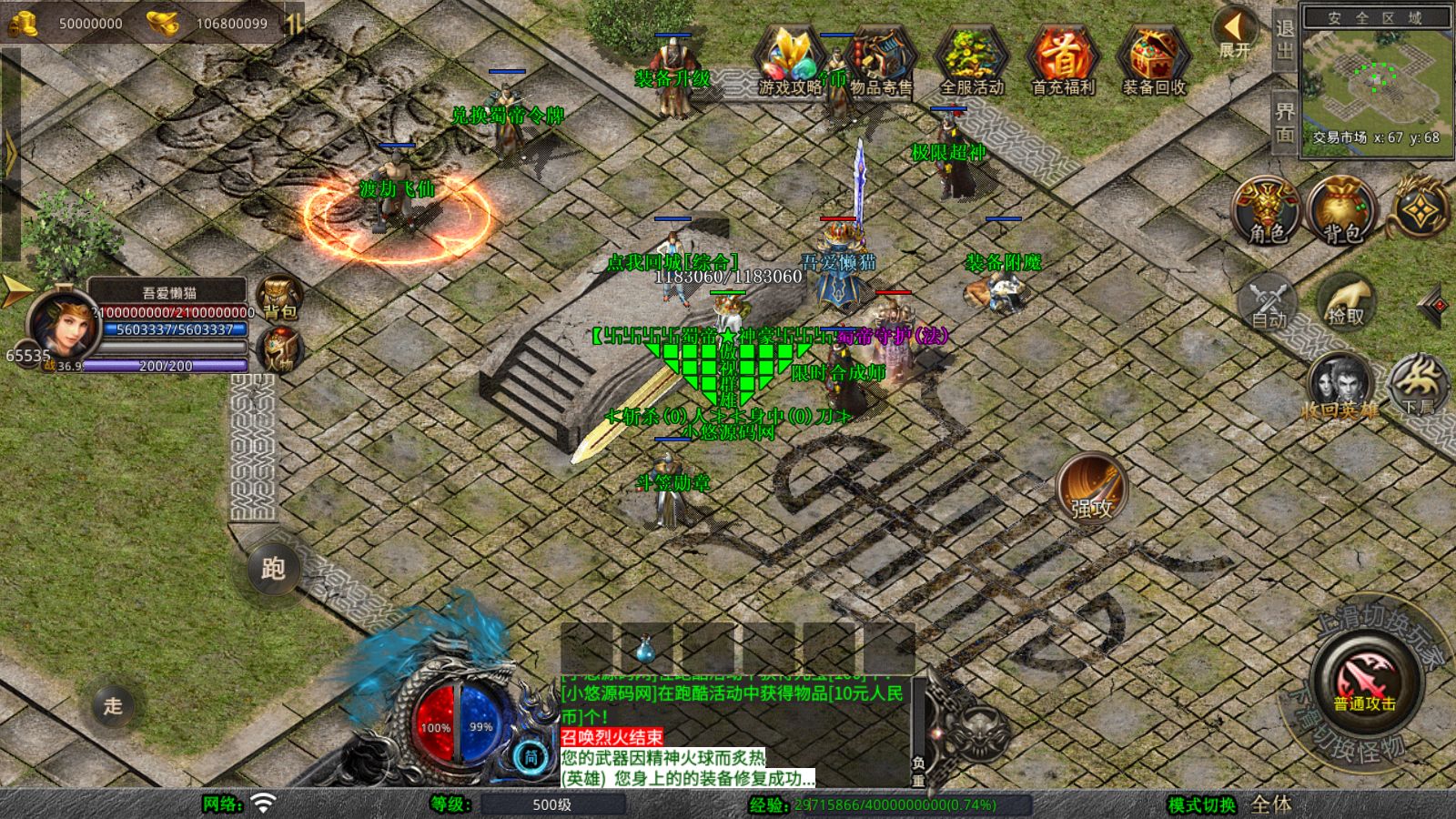Tap the 普通攻击 normal attack button
1456x819 pixels.
[1365, 682]
